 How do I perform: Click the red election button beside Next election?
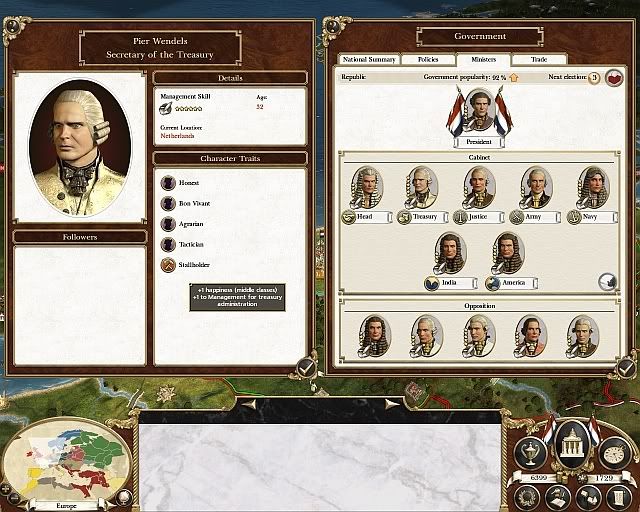click(613, 77)
